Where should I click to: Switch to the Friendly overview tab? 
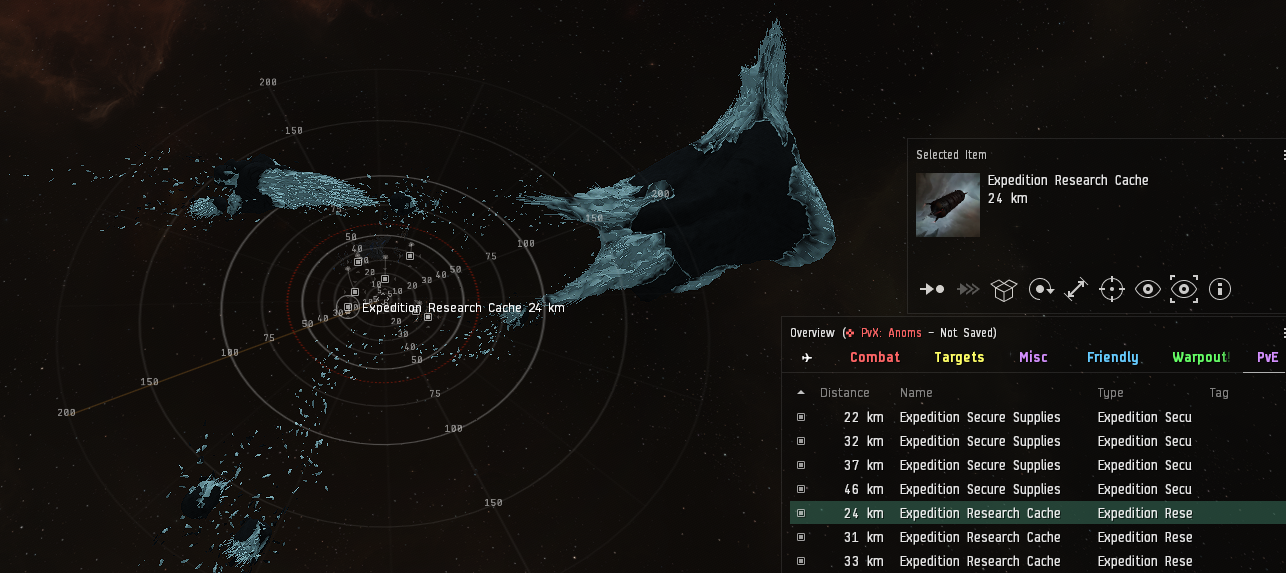coord(1112,357)
